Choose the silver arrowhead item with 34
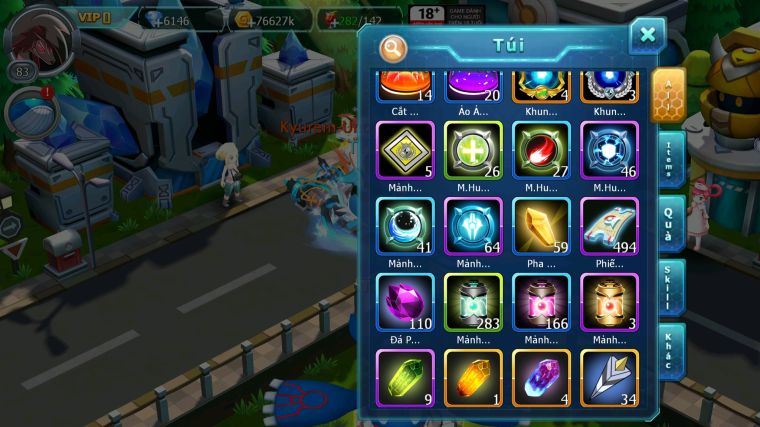Viewport: 760px width, 427px height. click(609, 377)
